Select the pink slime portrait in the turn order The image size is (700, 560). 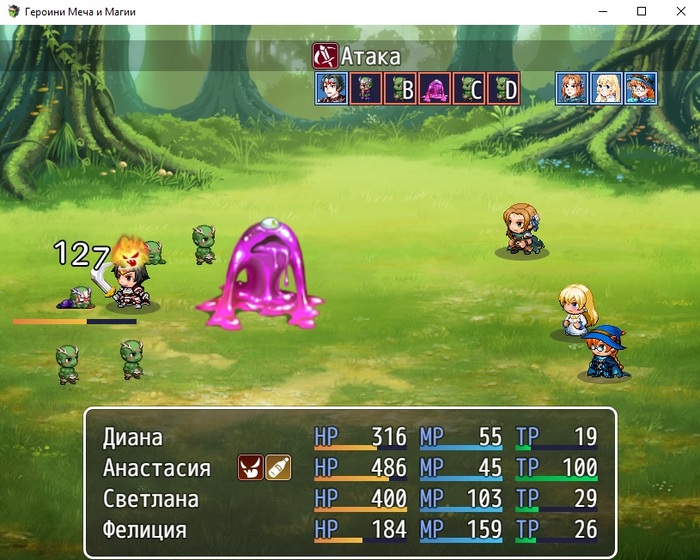[434, 88]
